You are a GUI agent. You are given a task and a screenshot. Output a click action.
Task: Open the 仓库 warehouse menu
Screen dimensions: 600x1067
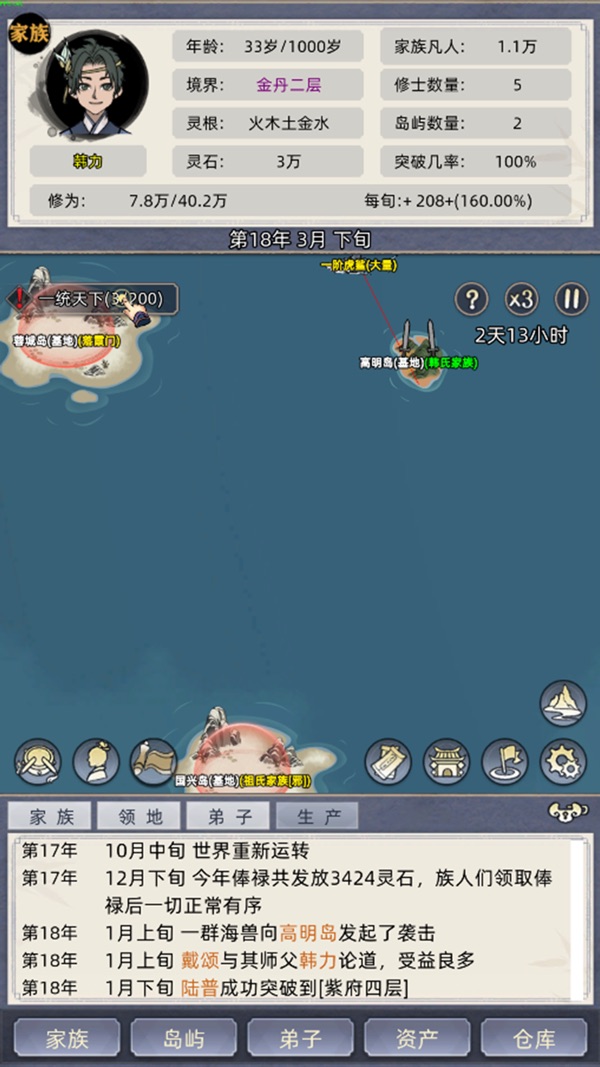point(533,1039)
